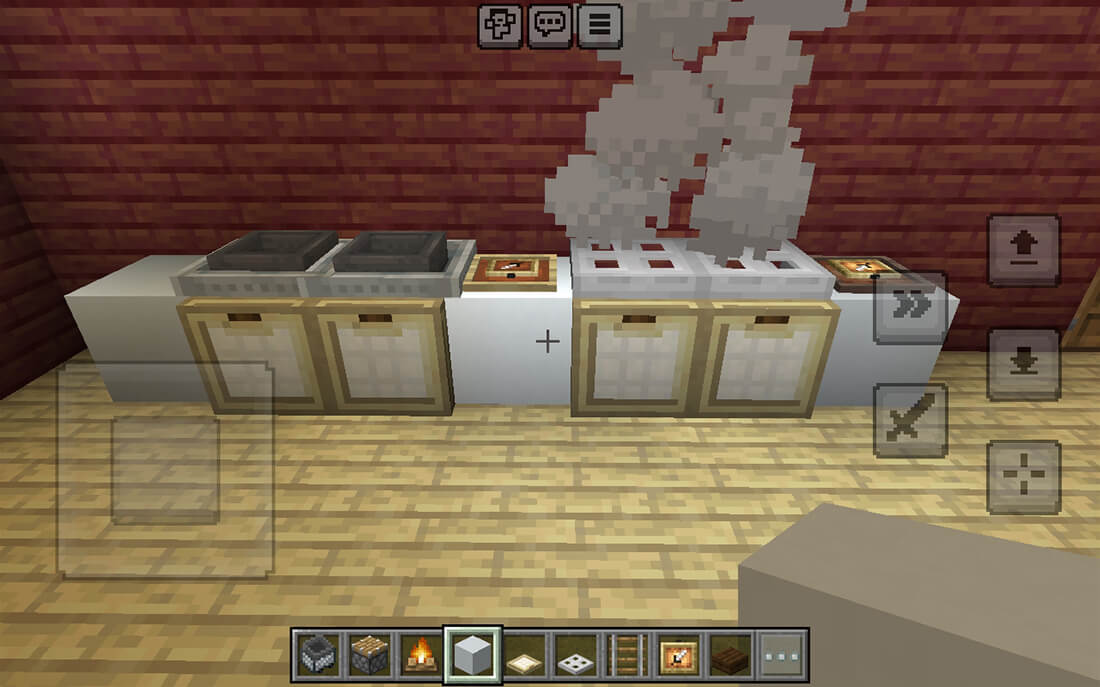Tap the fly down arrow button
Screen dimensions: 1100x687
click(1024, 363)
